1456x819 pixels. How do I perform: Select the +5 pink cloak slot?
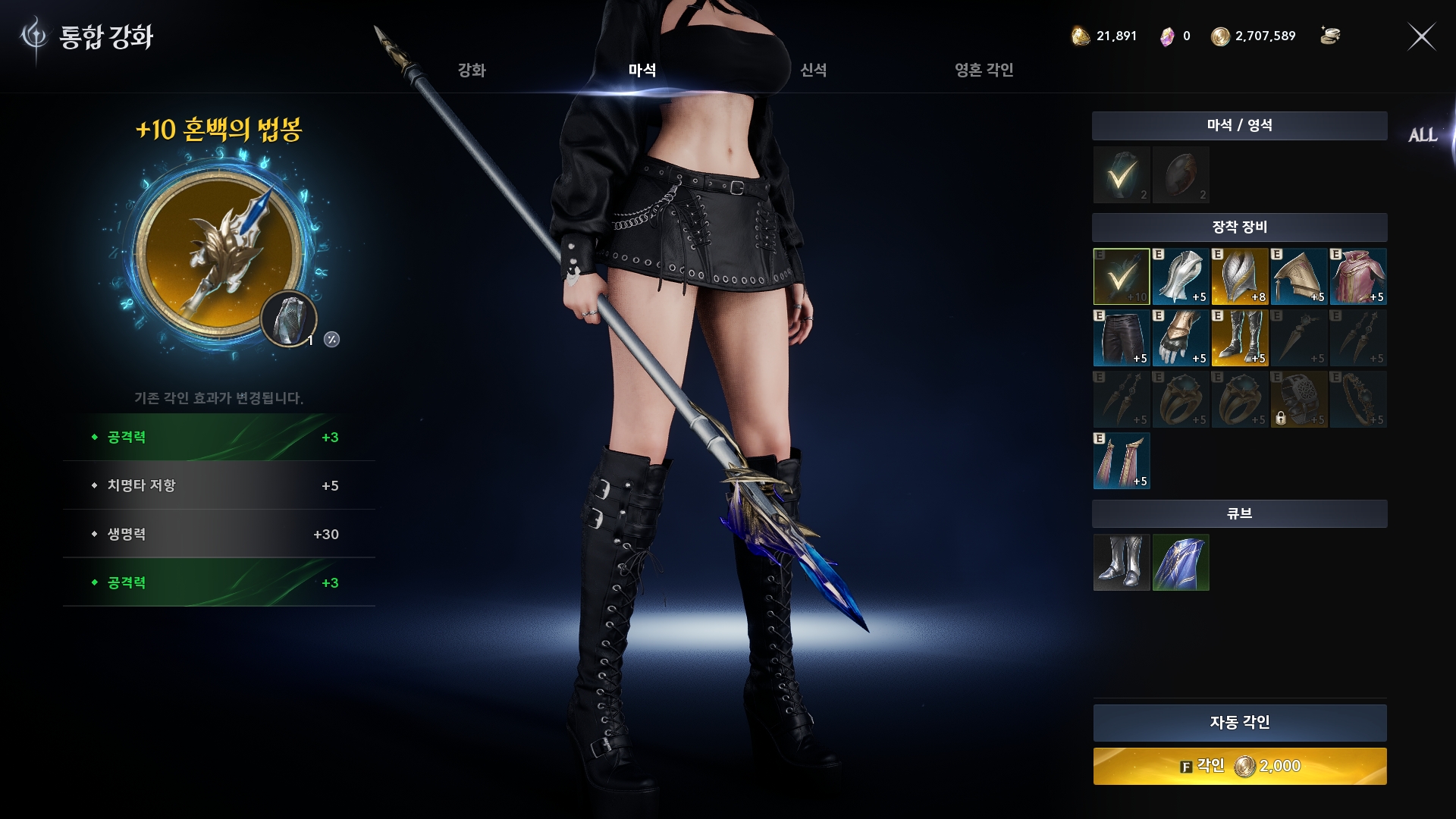coord(1121,461)
